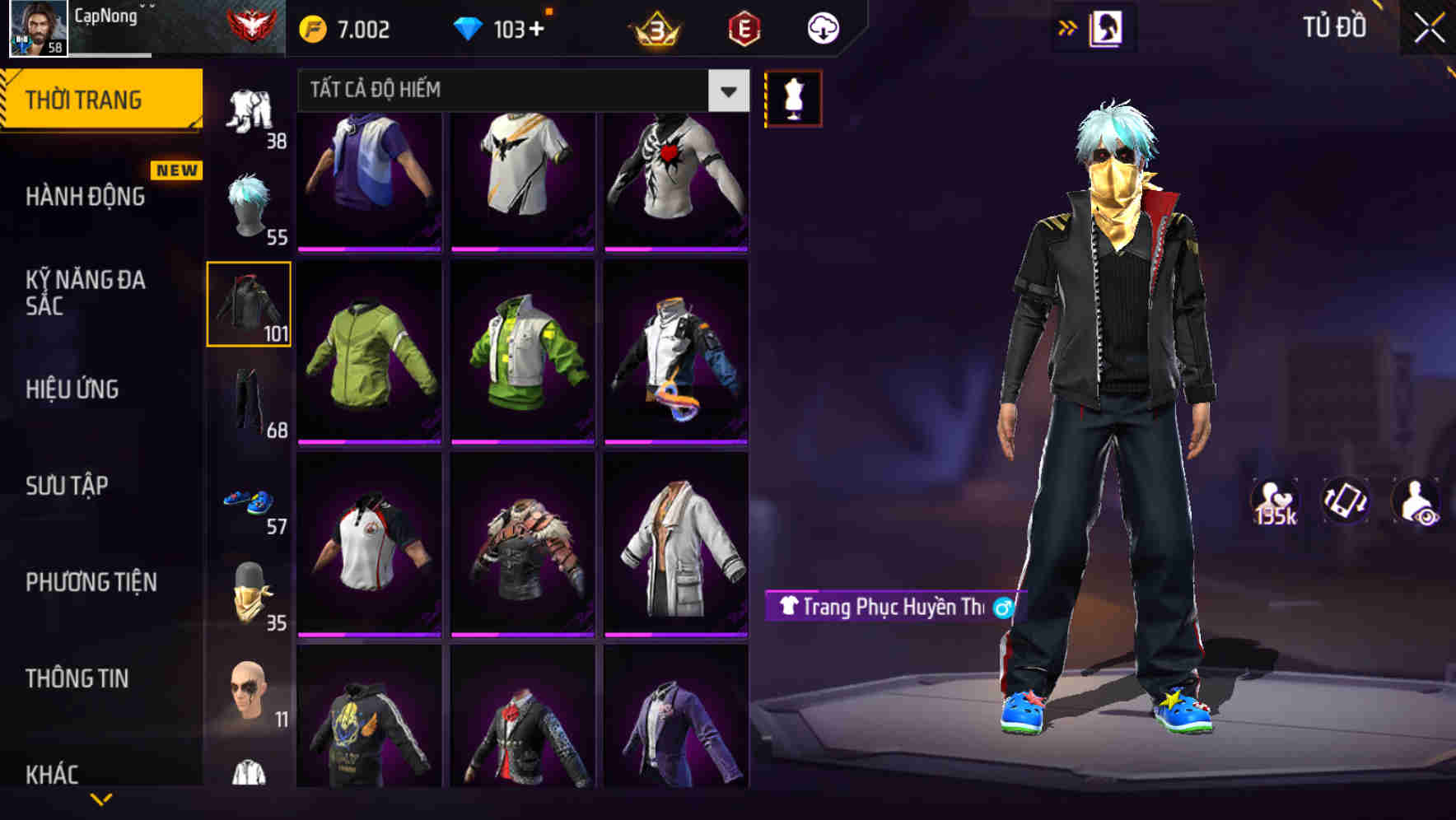Click the mannequin try-on icon
The height and width of the screenshot is (820, 1456).
point(793,97)
